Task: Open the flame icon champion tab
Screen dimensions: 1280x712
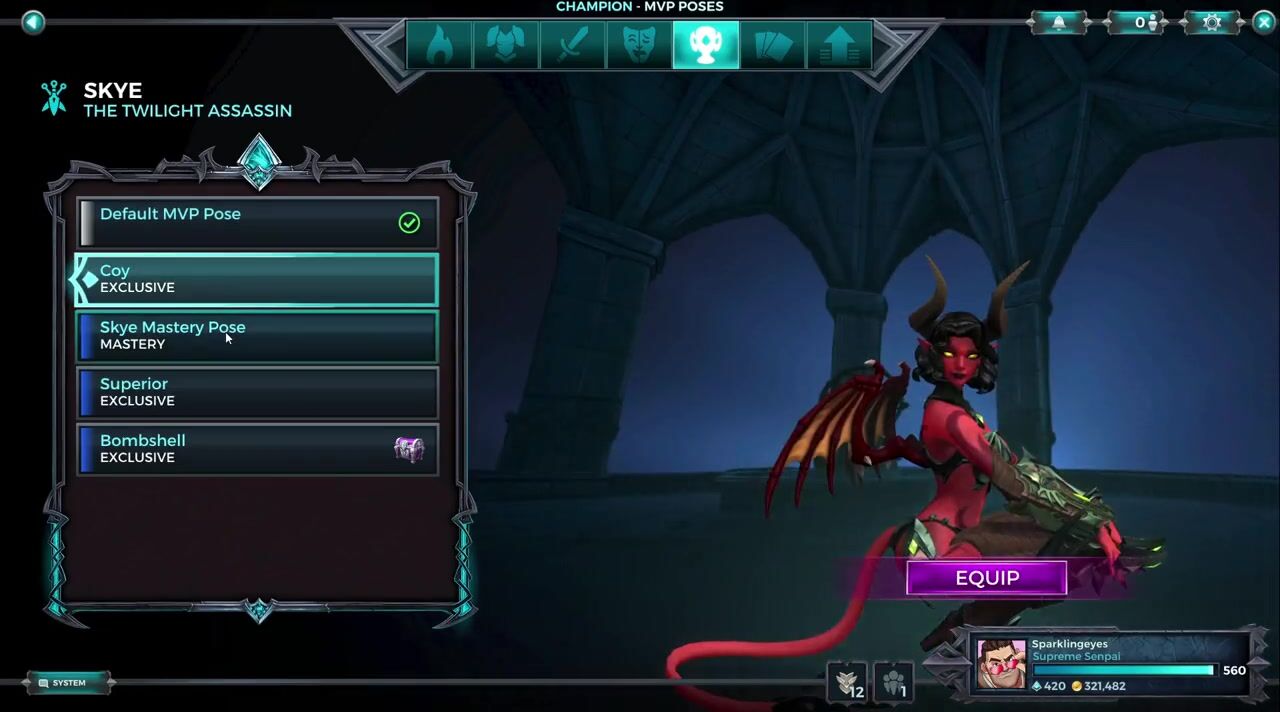Action: (x=439, y=45)
